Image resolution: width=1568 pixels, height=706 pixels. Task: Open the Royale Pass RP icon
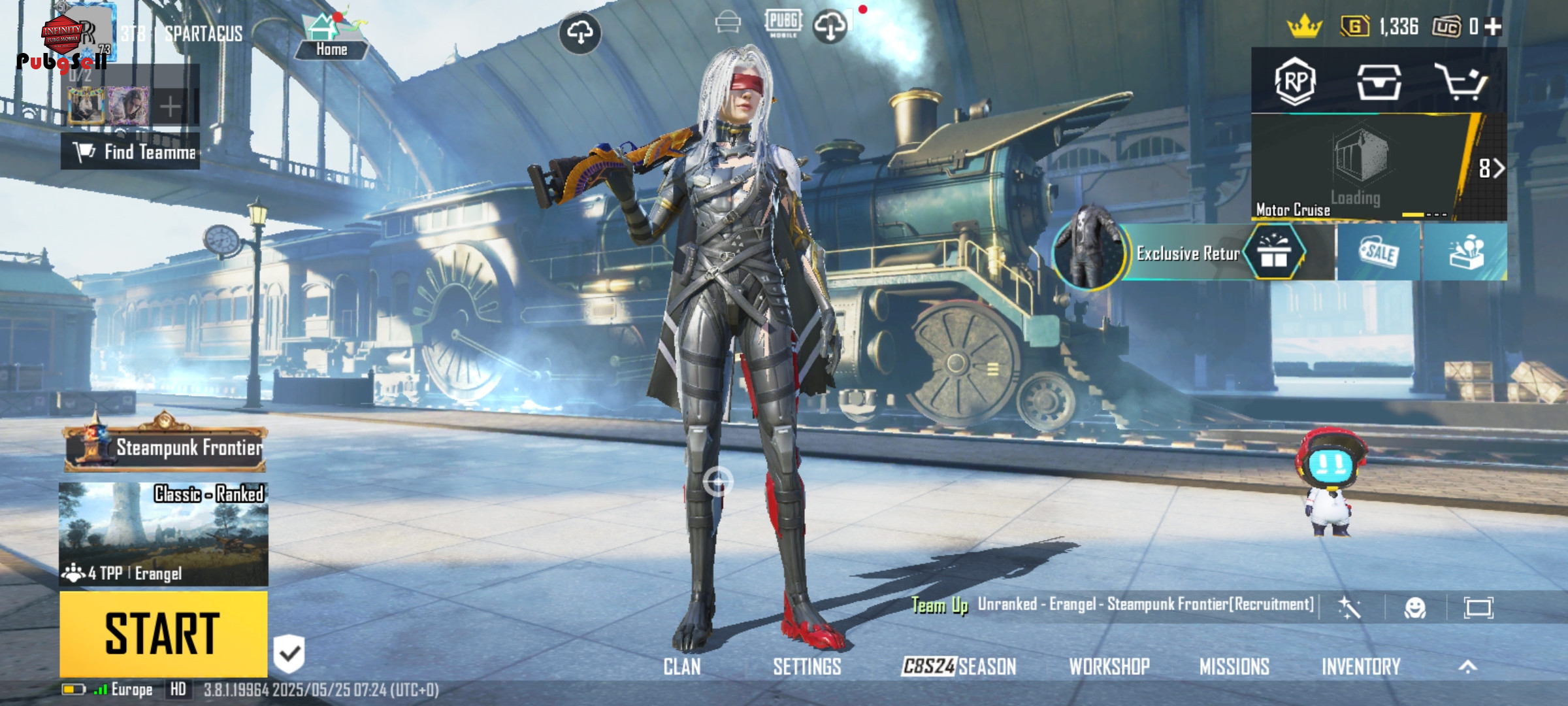coord(1294,82)
